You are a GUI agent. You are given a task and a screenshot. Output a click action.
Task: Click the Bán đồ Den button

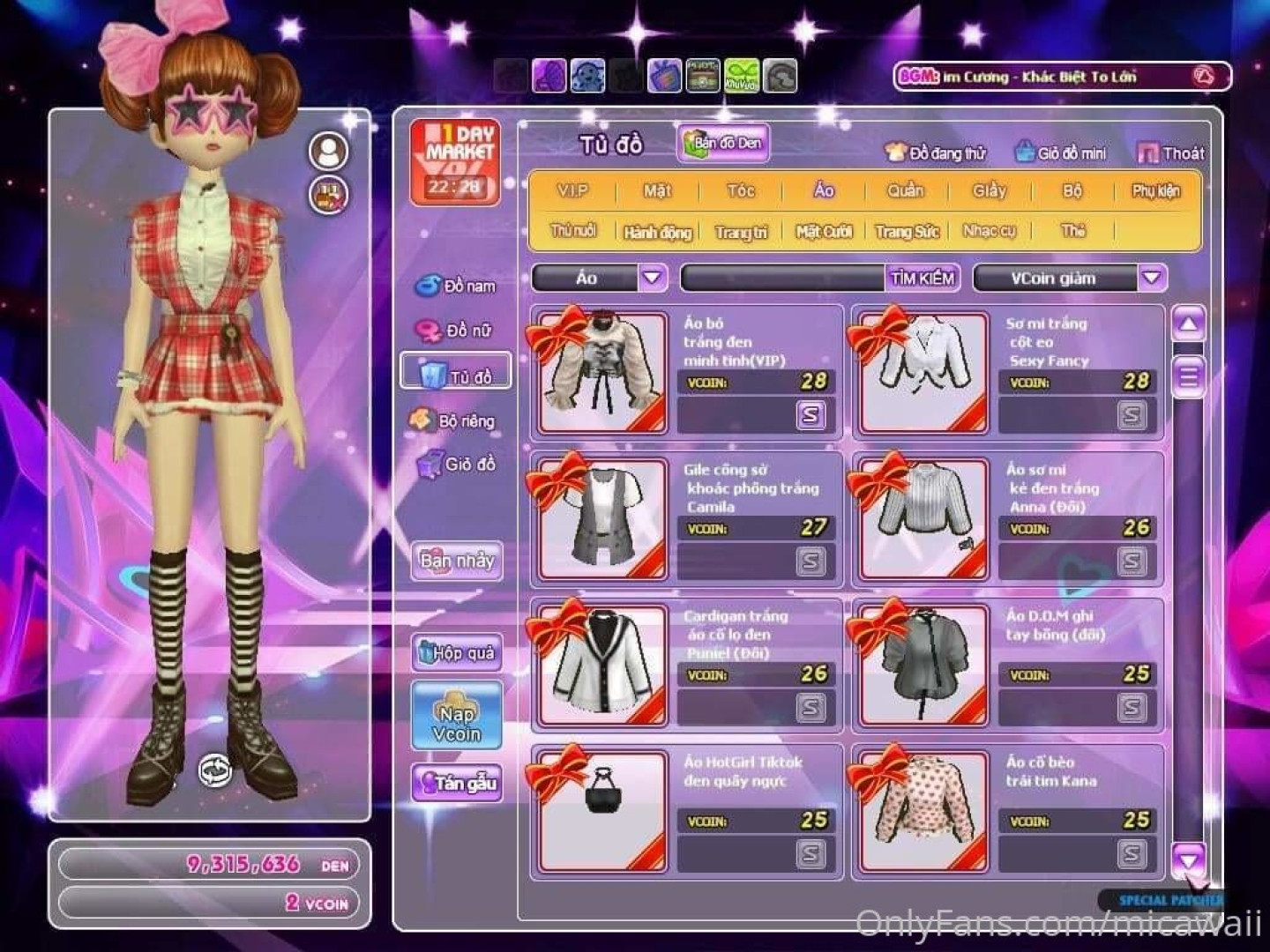[723, 144]
